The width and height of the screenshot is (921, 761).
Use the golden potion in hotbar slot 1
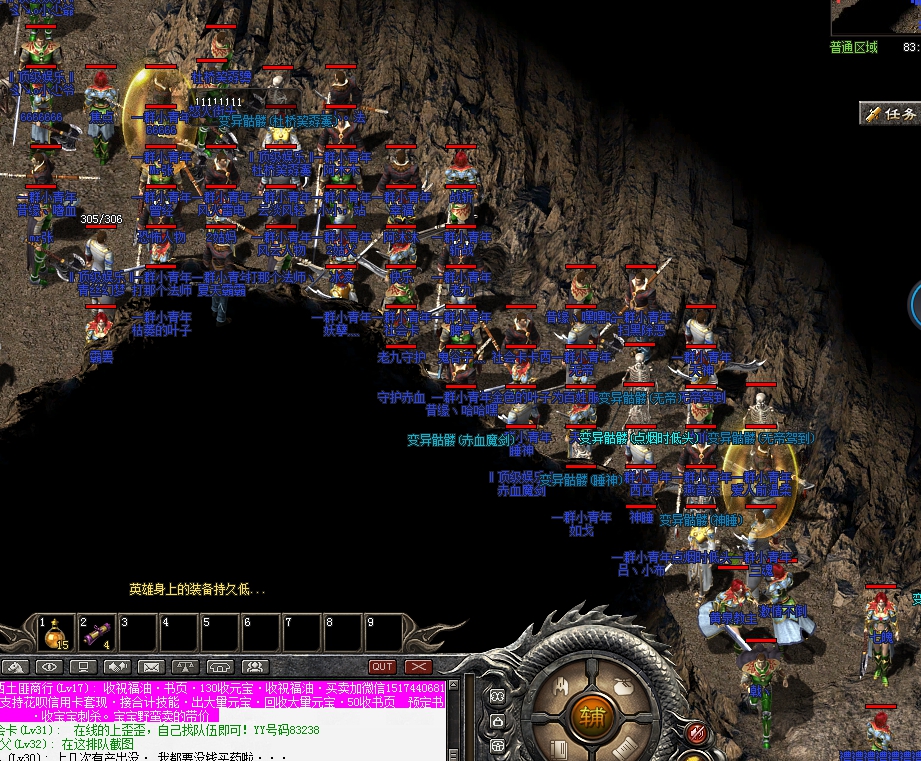tap(56, 633)
